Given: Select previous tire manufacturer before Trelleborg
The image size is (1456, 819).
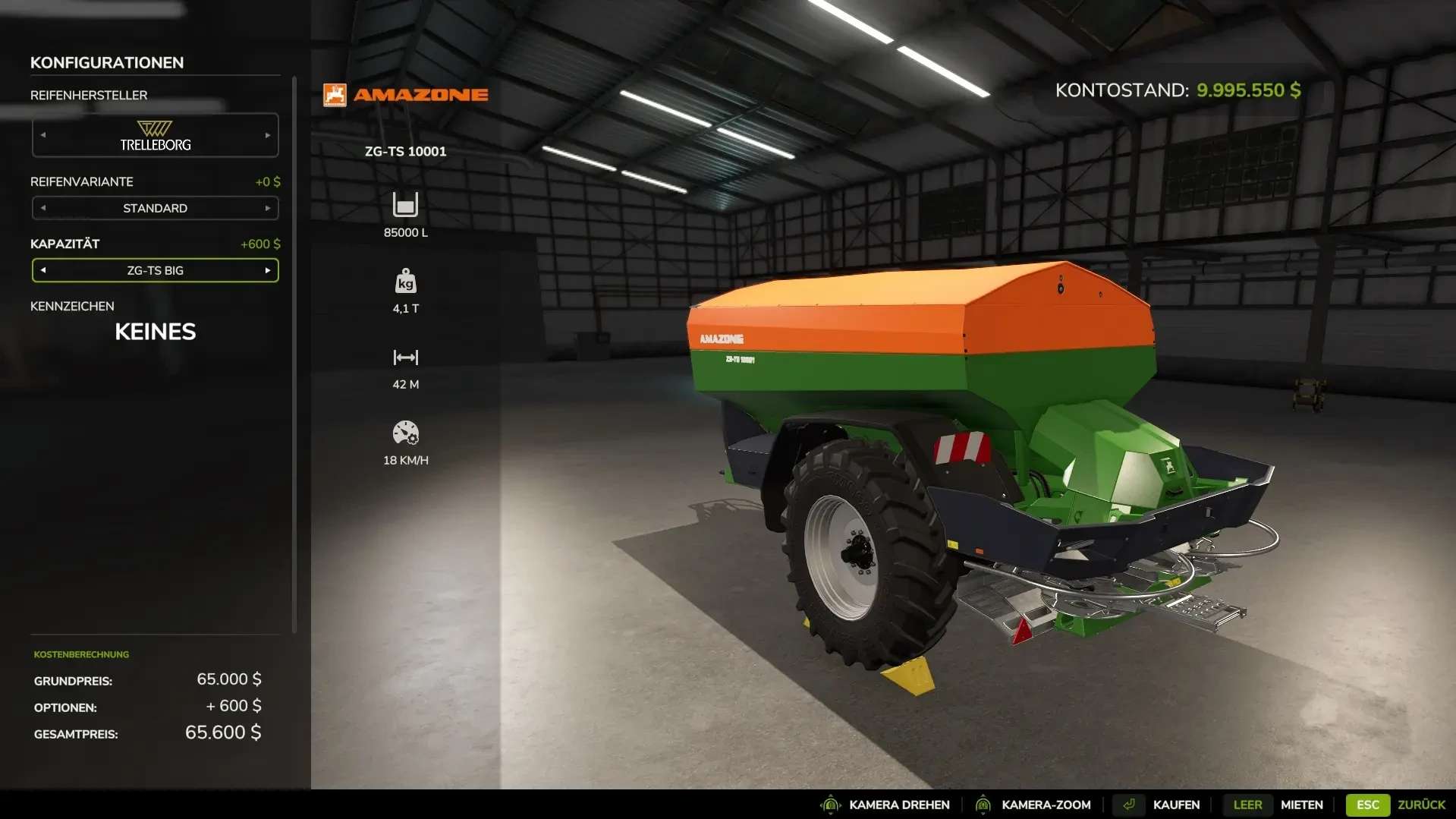Looking at the screenshot, I should (43, 135).
